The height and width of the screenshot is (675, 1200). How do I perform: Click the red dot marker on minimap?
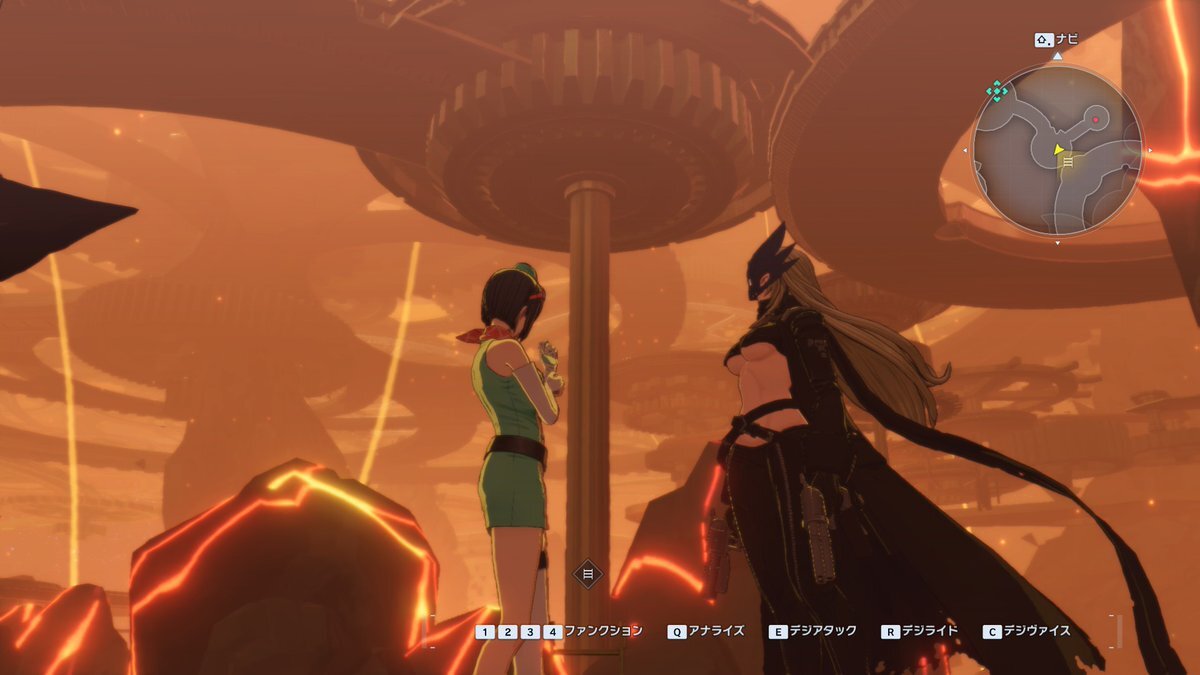(x=1096, y=120)
